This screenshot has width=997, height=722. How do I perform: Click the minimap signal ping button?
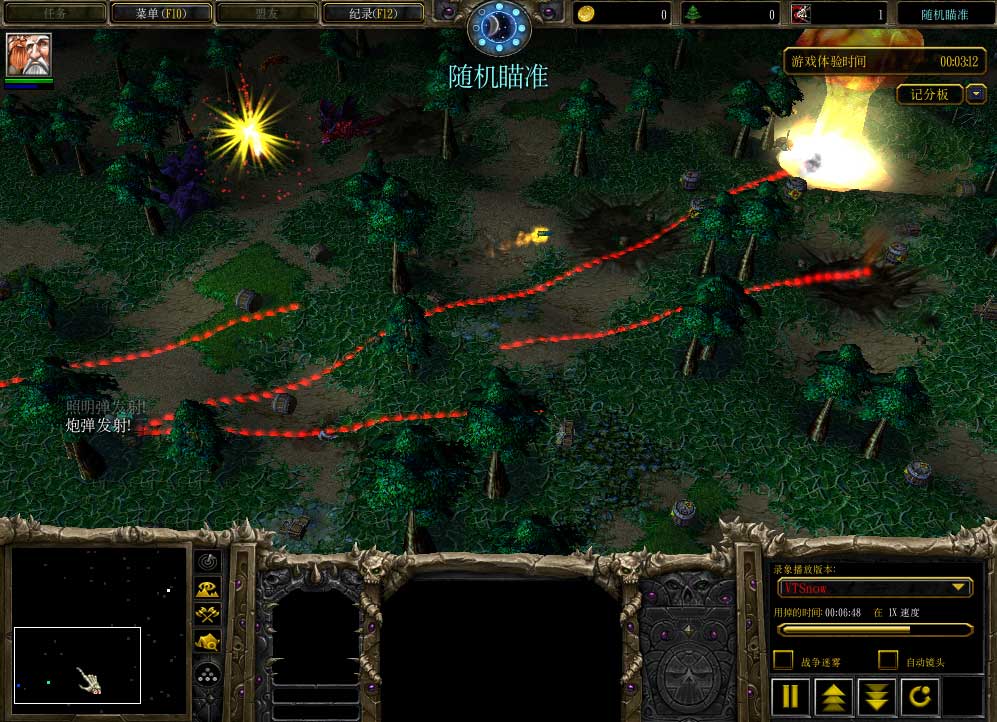(x=208, y=562)
